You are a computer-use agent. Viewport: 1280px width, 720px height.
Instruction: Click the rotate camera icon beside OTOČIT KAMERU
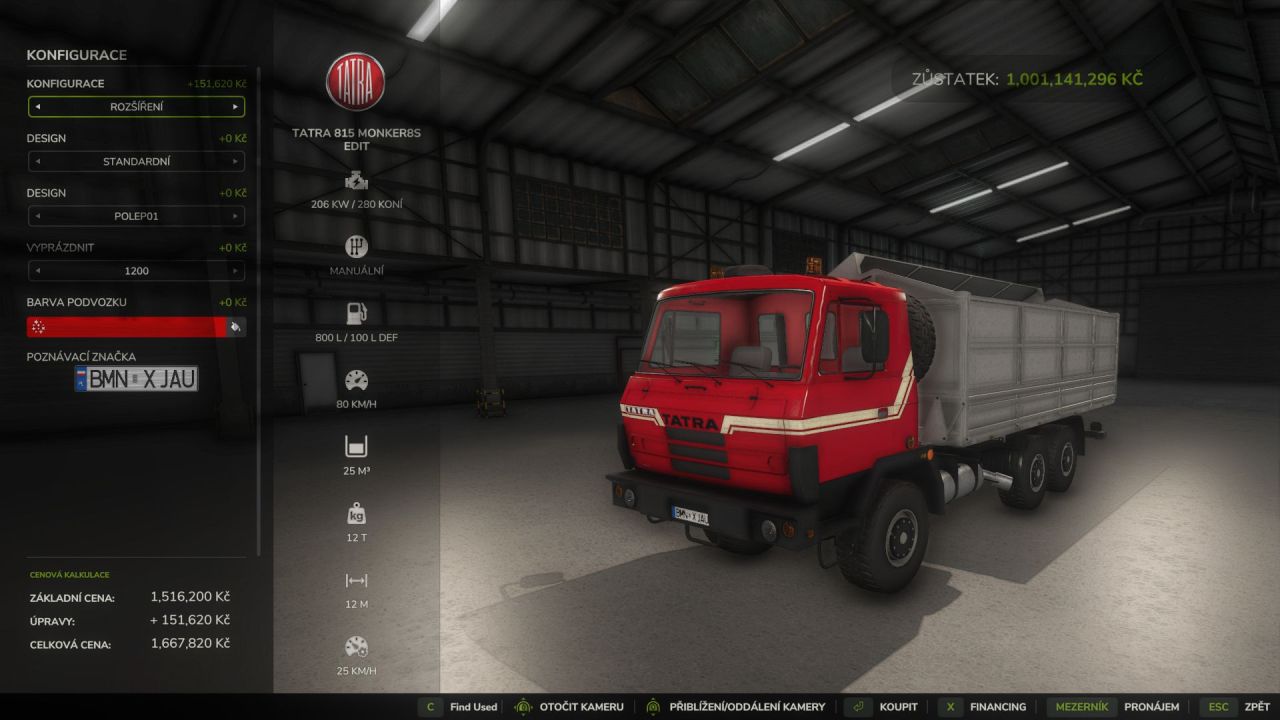523,706
